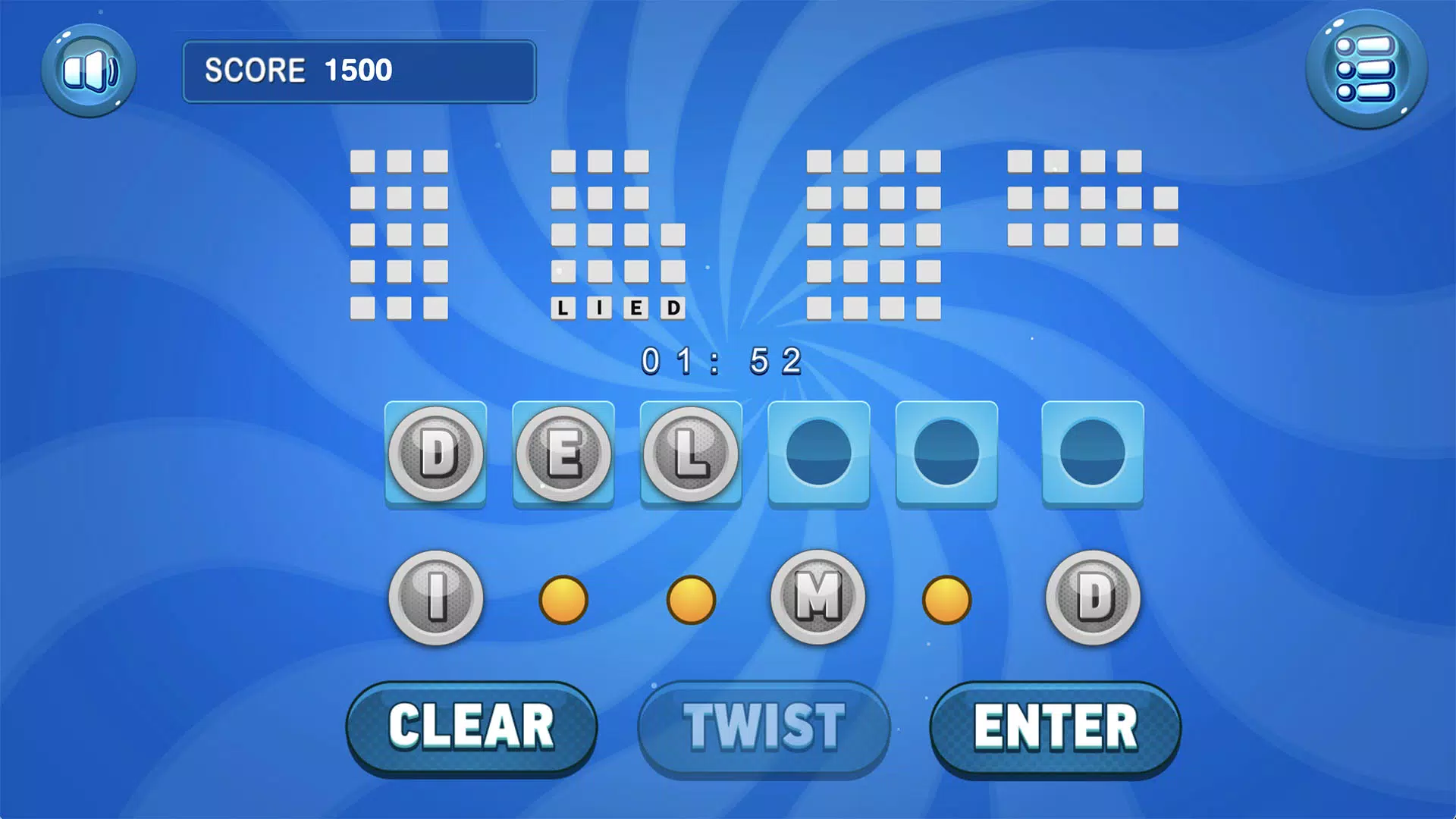Mute the game sound
This screenshot has width=1456, height=819.
coord(89,72)
